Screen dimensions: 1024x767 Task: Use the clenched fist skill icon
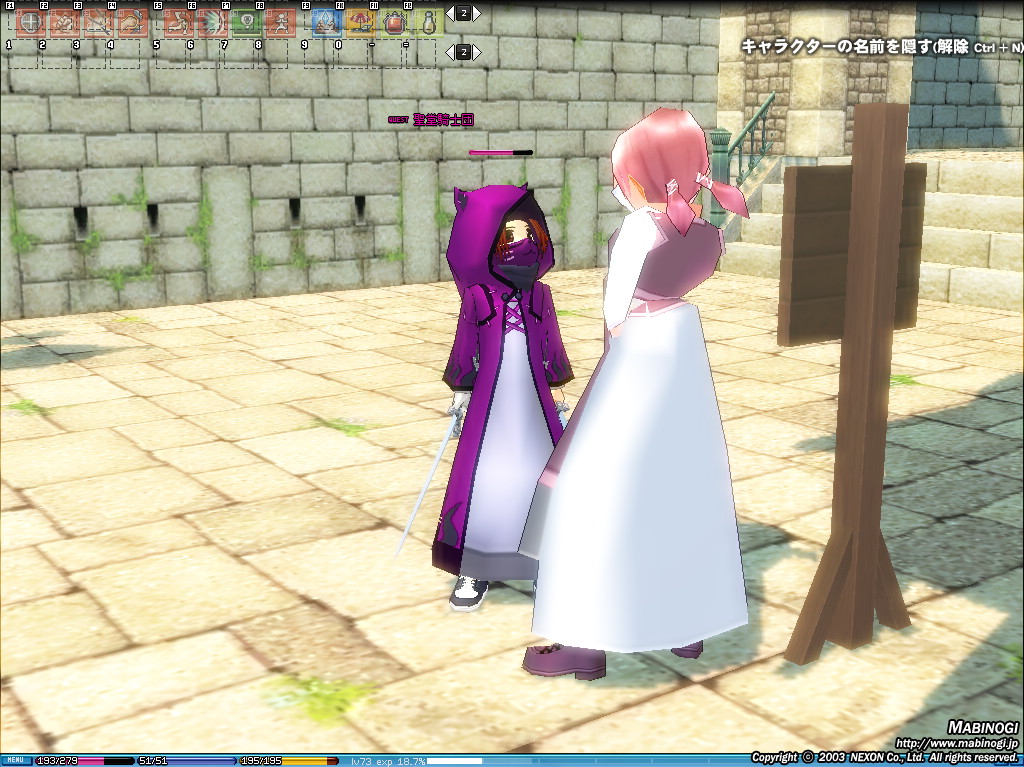click(x=63, y=22)
